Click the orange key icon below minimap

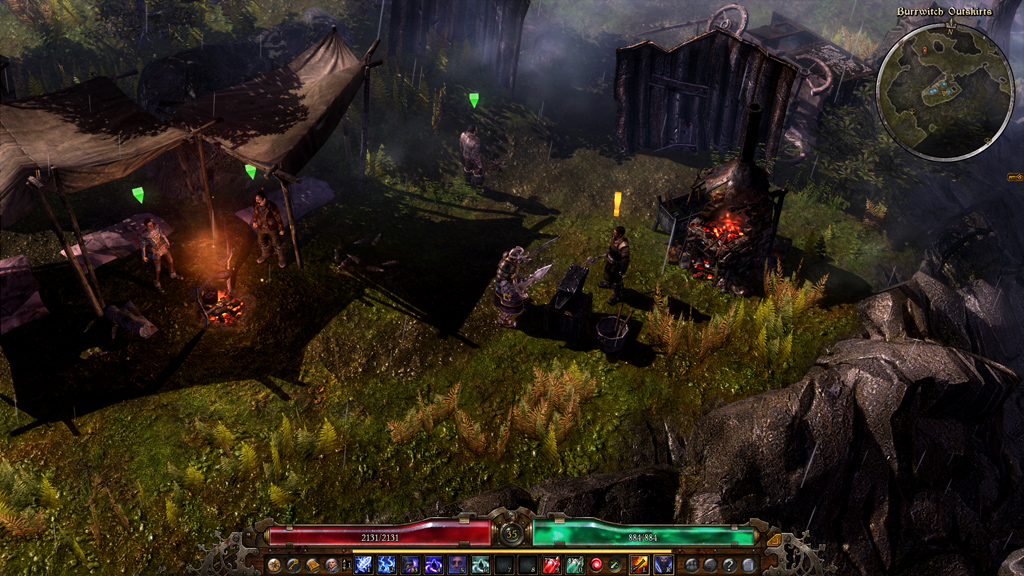1014,177
